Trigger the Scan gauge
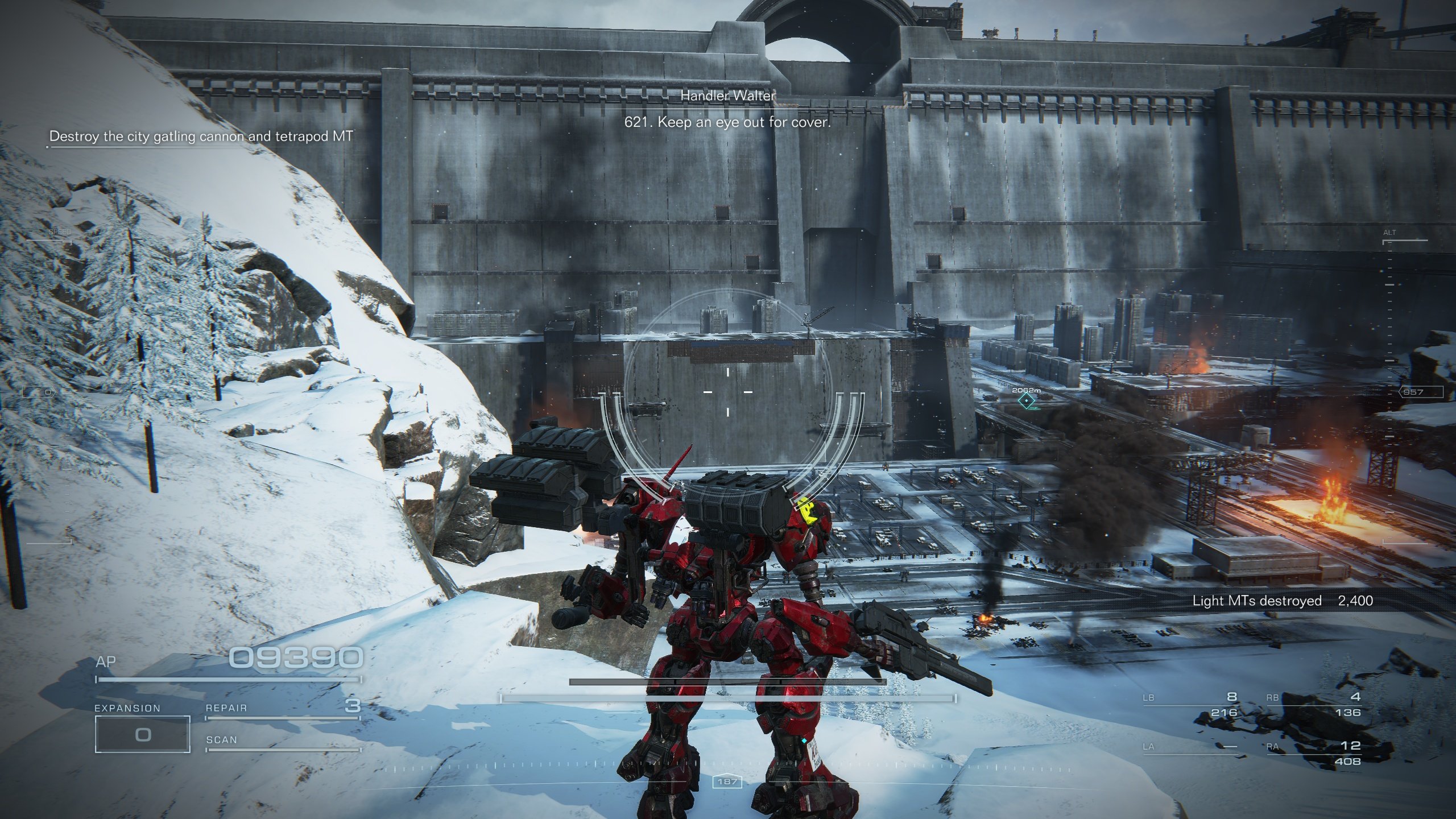The height and width of the screenshot is (819, 1456). (283, 742)
